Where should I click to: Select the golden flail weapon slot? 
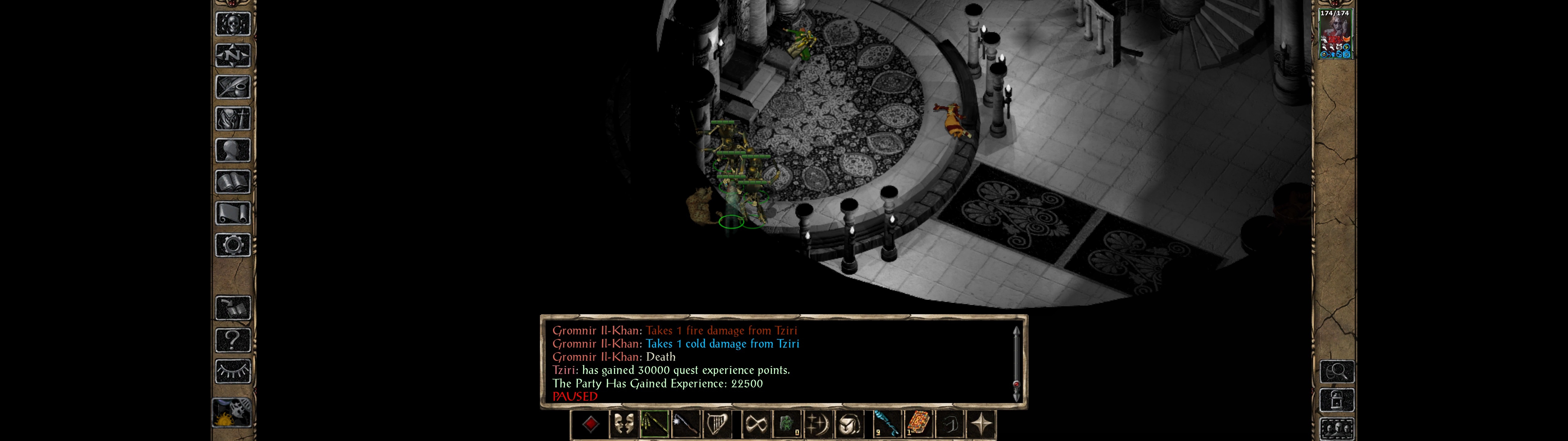point(654,424)
